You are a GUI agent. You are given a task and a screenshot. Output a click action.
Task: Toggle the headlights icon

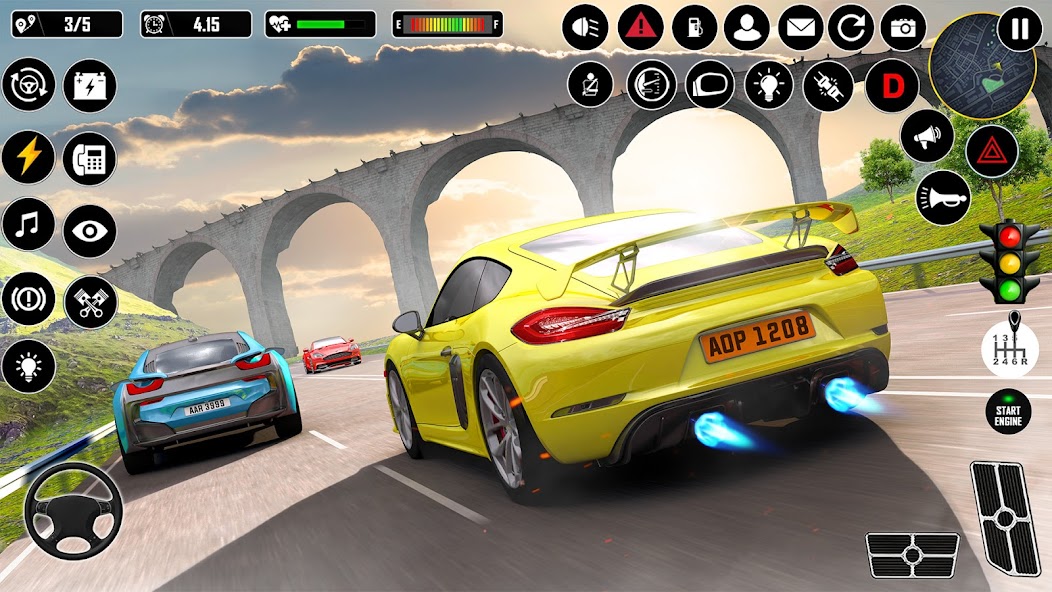click(x=585, y=28)
